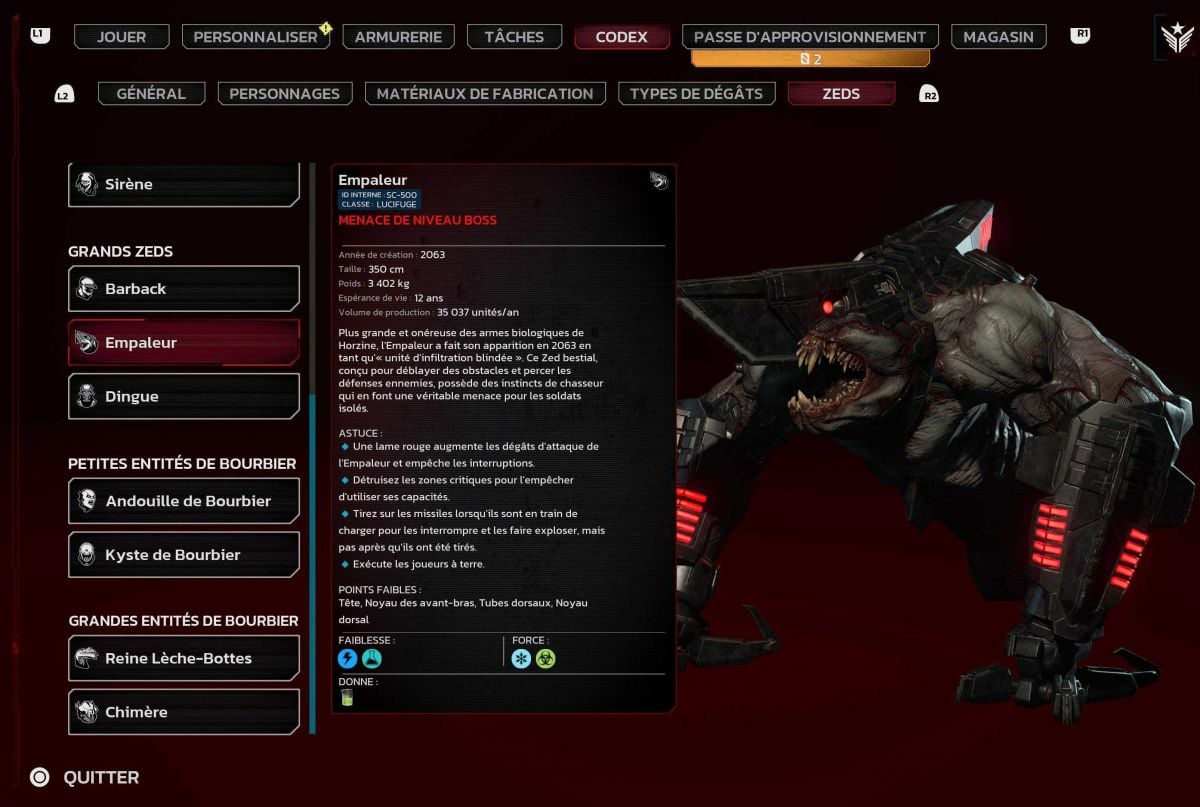1200x807 pixels.
Task: Select Barback in the zed list
Action: point(184,289)
